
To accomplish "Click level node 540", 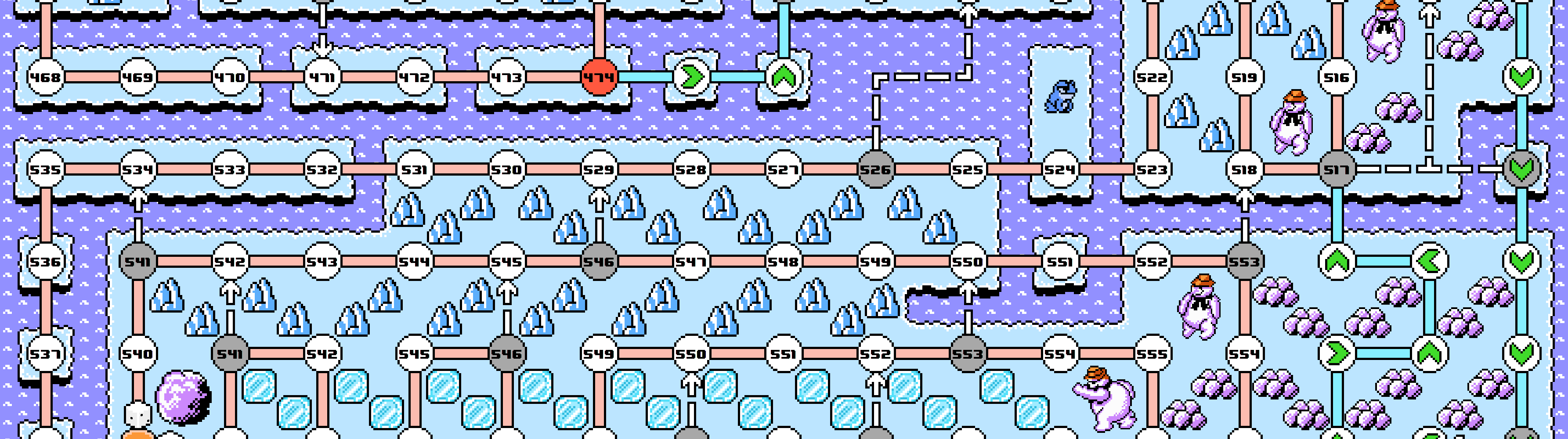I will [137, 353].
